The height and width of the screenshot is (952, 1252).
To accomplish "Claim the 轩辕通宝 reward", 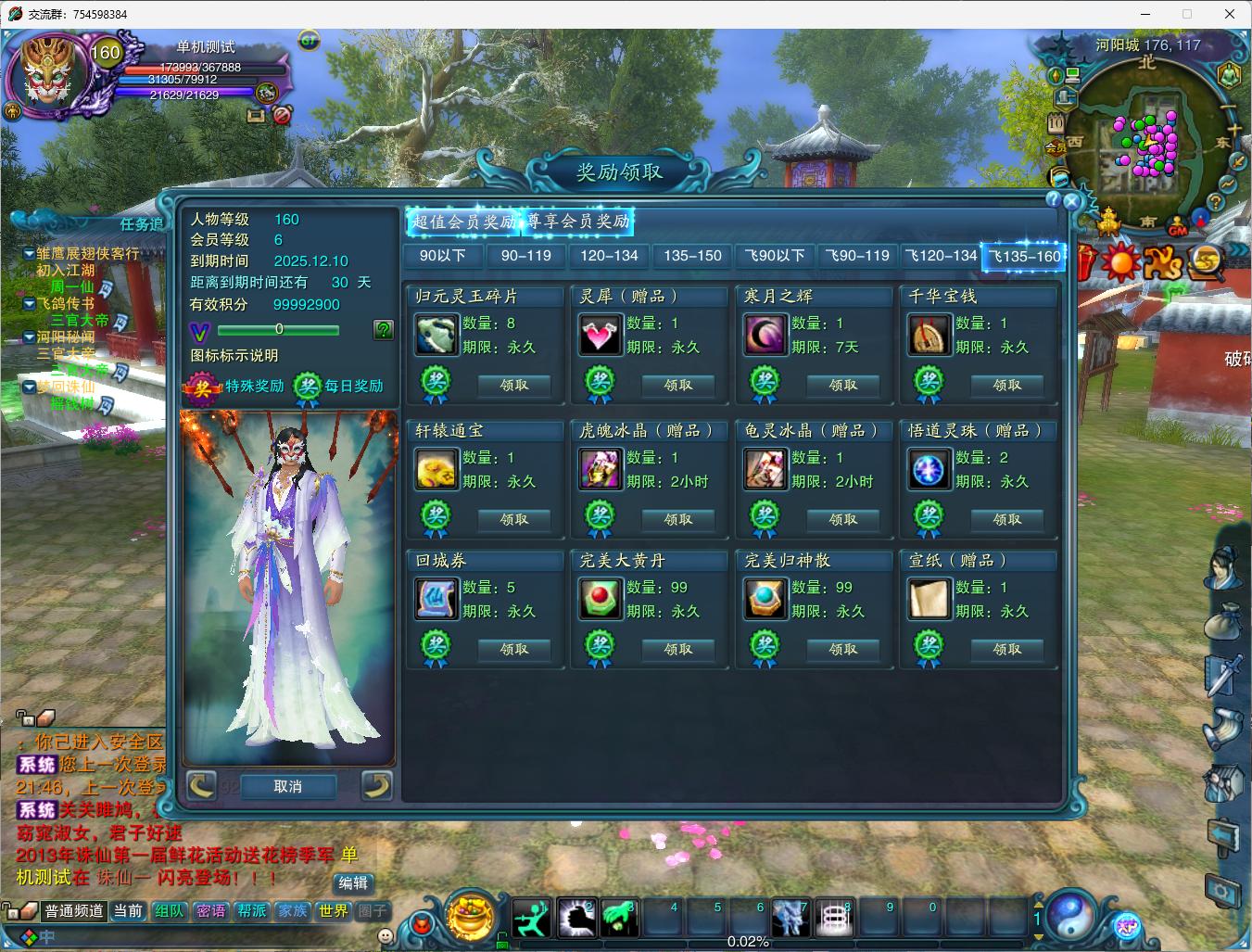I will coord(513,519).
